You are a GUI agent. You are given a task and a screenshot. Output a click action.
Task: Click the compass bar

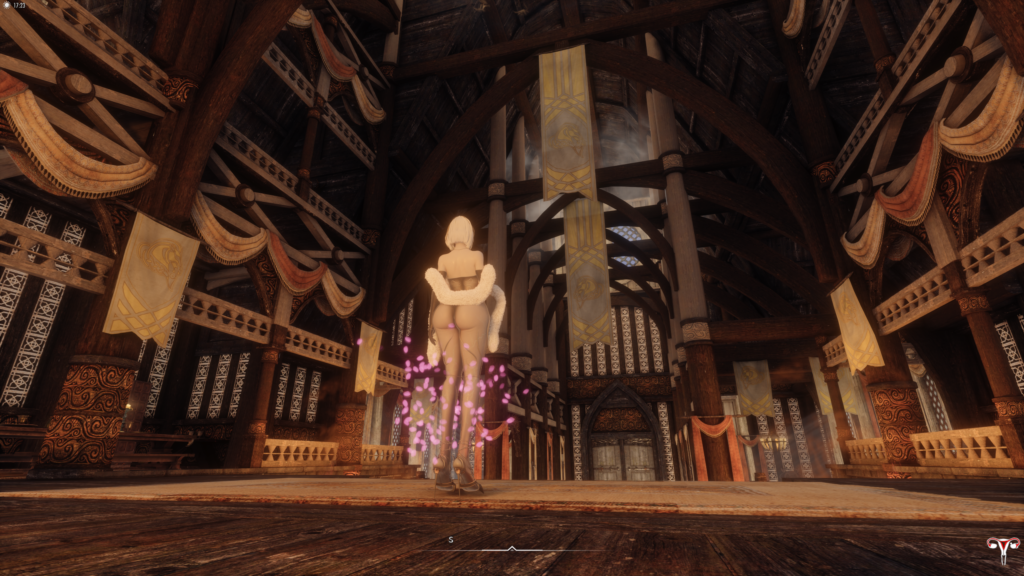click(x=512, y=548)
